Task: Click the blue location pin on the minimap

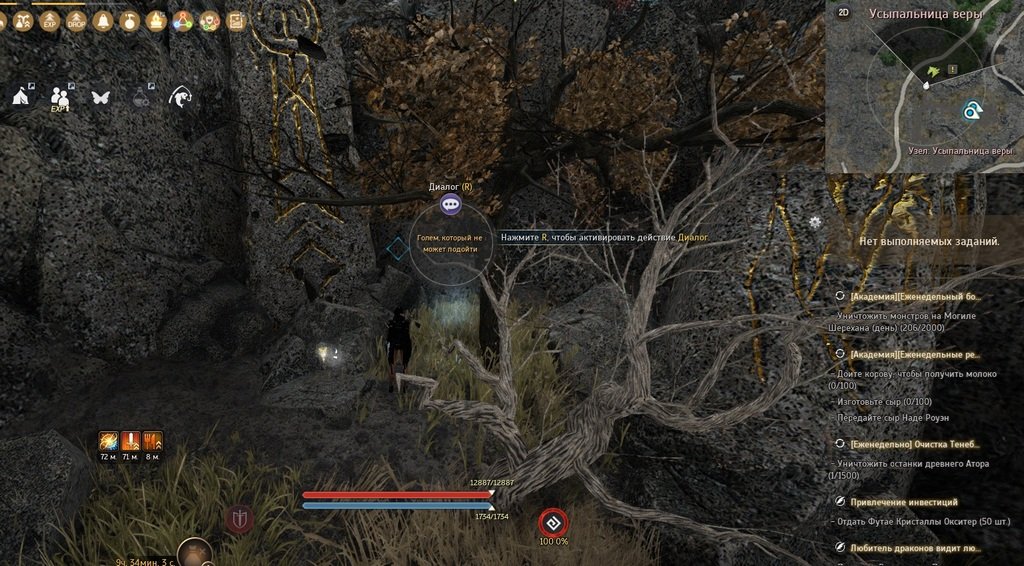Action: (970, 111)
